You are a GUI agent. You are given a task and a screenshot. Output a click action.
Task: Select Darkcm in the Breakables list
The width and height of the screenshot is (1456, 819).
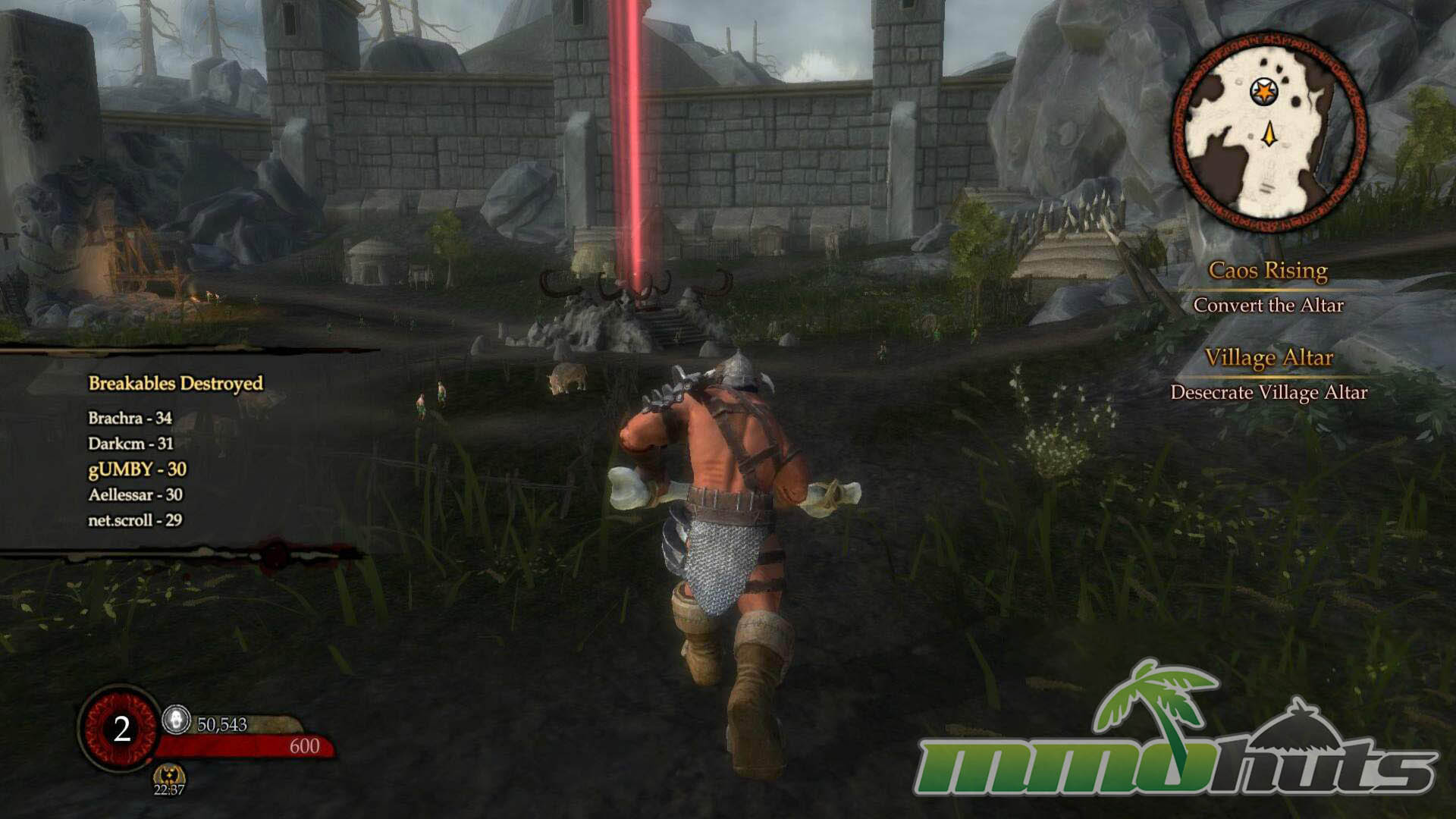tap(130, 444)
